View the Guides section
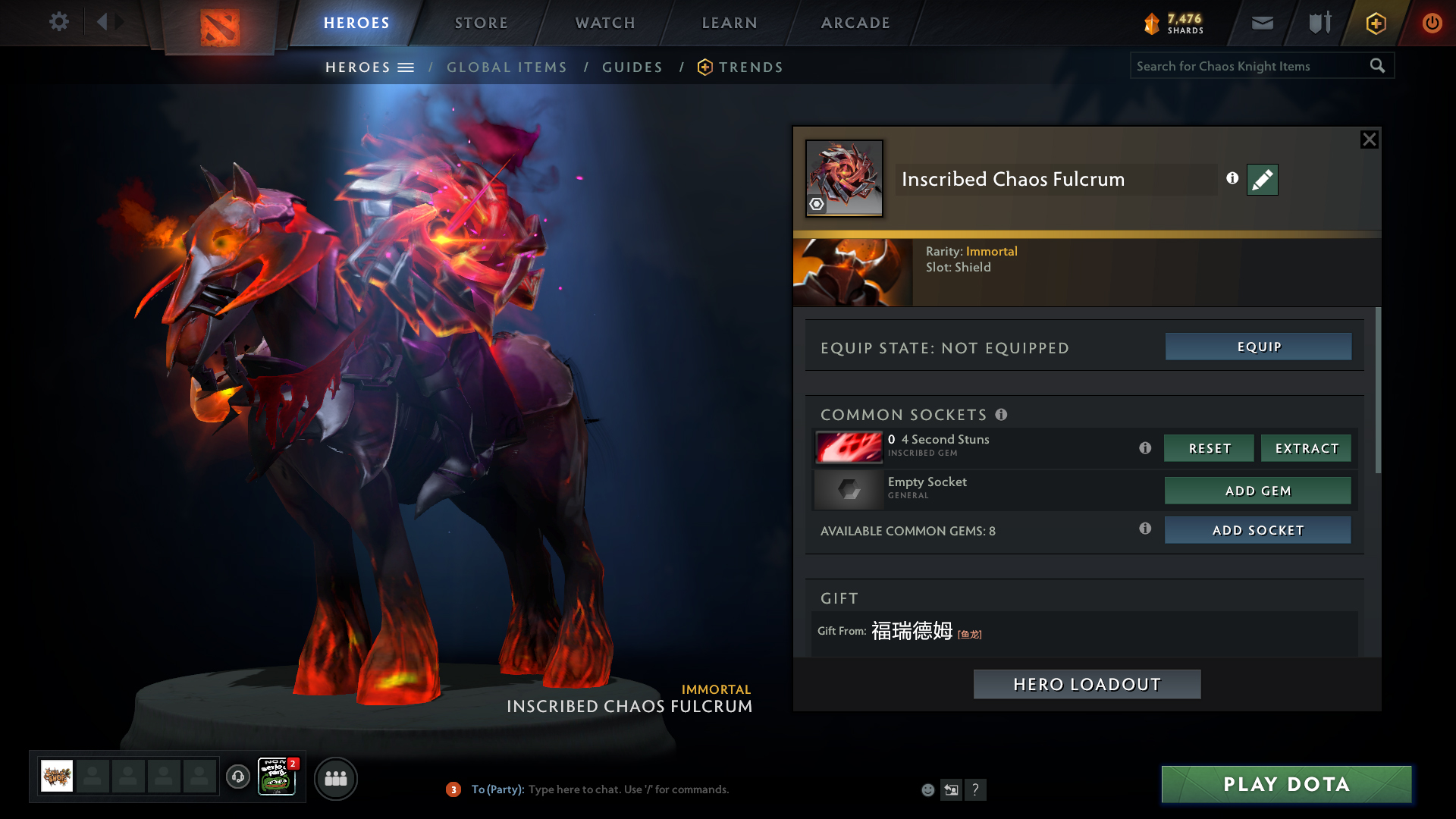The image size is (1456, 819). (632, 67)
